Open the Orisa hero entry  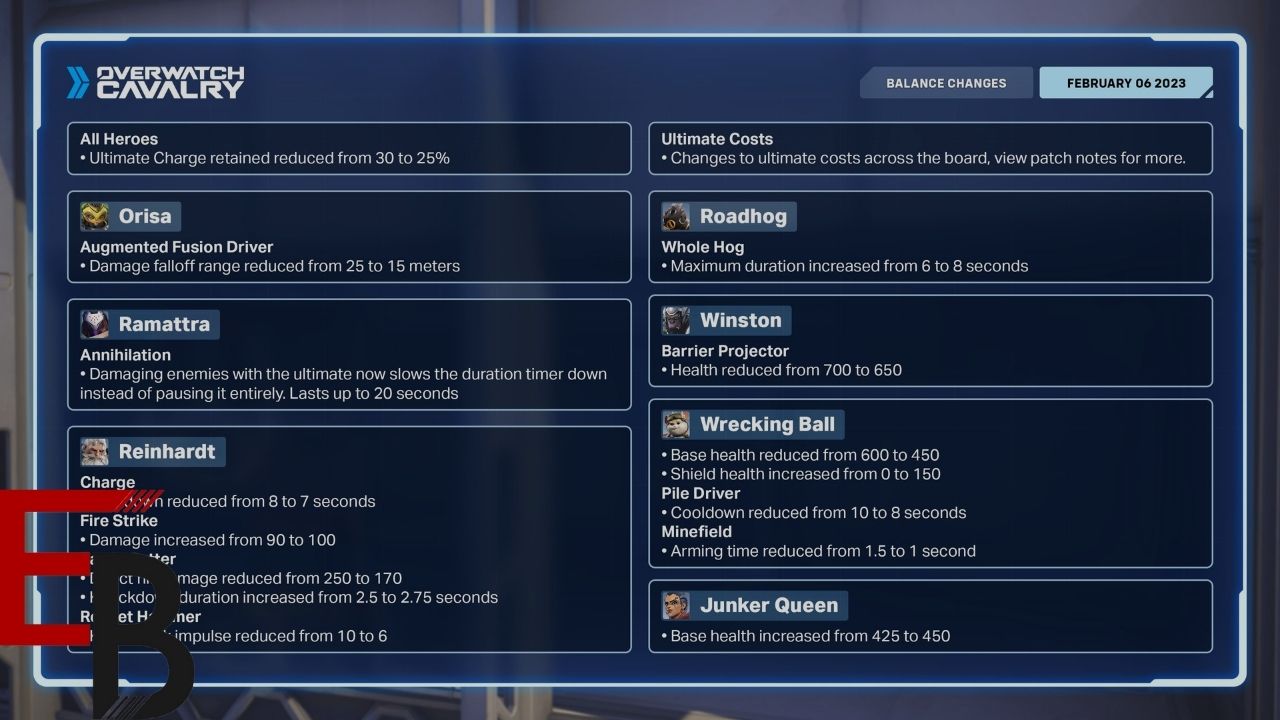click(131, 216)
